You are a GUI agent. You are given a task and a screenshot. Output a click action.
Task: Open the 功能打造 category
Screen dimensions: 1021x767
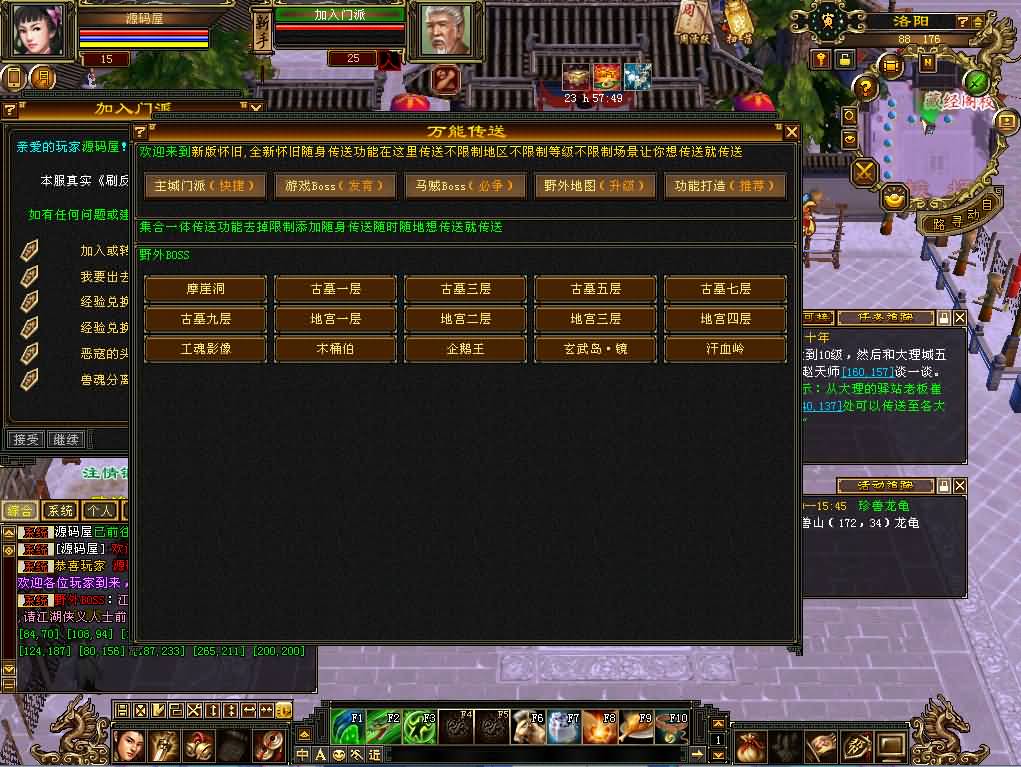click(x=724, y=186)
